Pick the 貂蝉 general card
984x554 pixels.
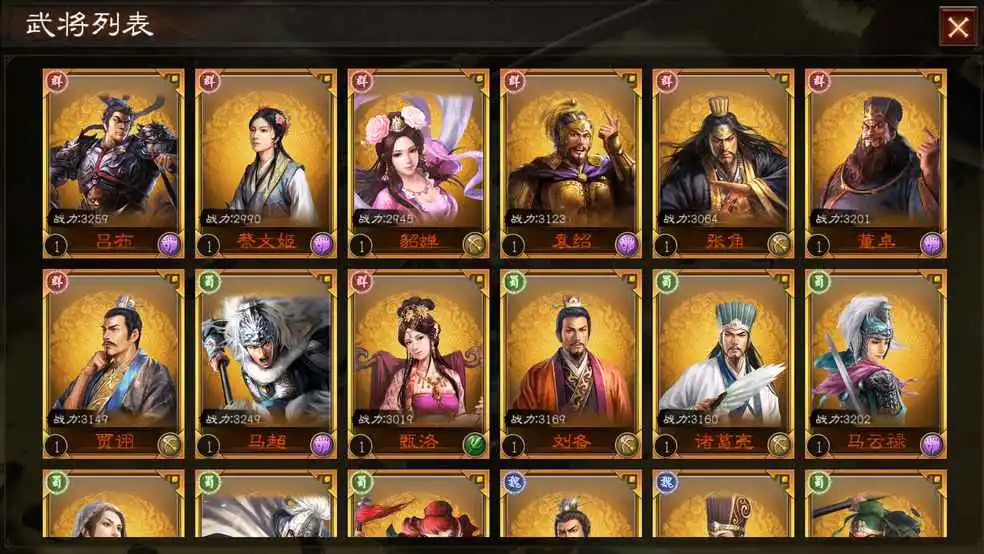coord(419,160)
